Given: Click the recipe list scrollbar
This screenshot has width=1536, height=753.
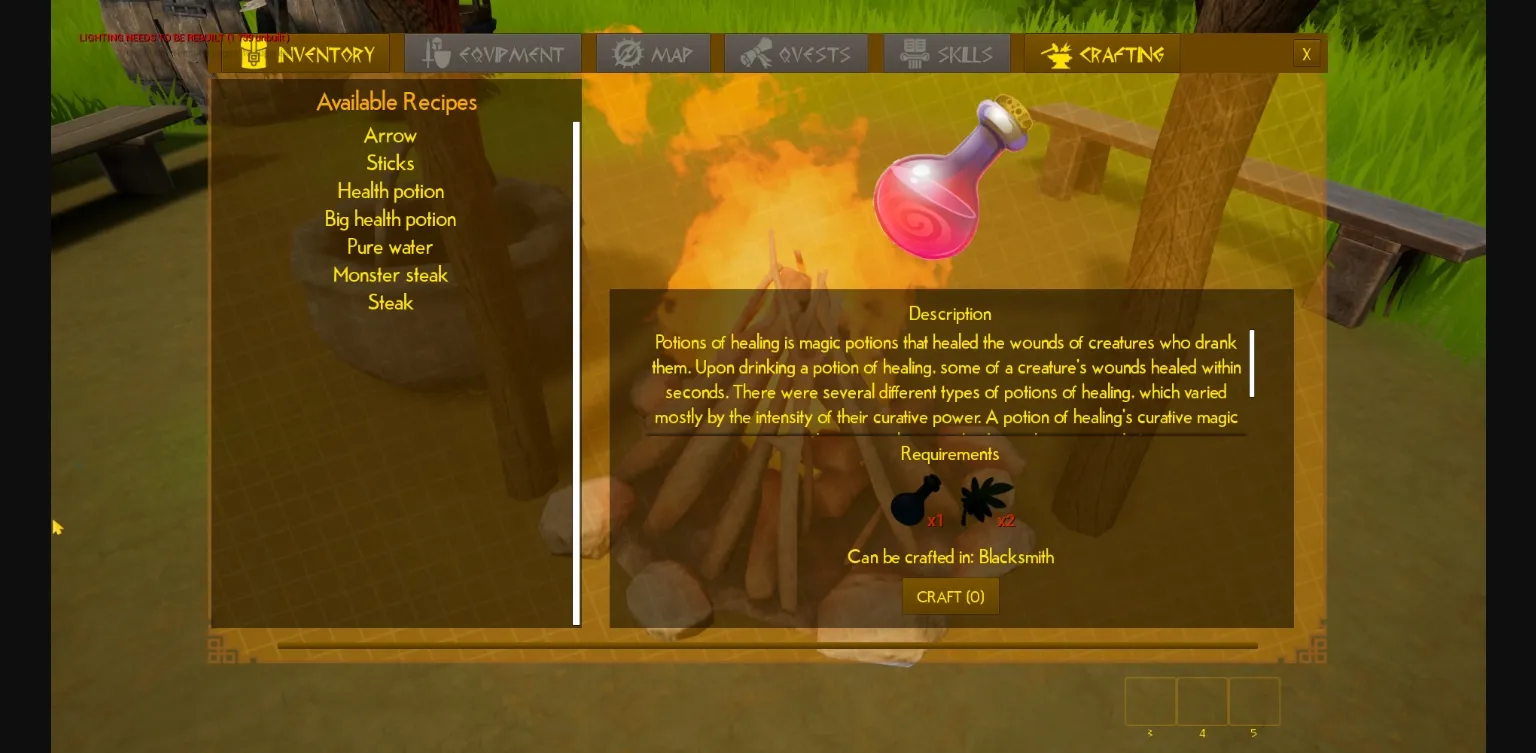Looking at the screenshot, I should (x=576, y=373).
